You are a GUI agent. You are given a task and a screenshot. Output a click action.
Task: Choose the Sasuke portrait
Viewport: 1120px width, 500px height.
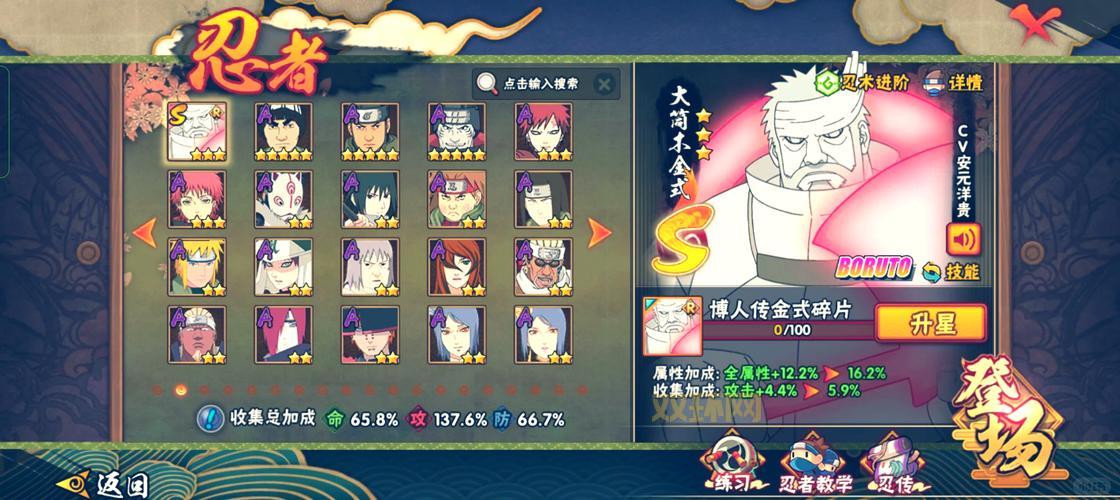coord(370,198)
